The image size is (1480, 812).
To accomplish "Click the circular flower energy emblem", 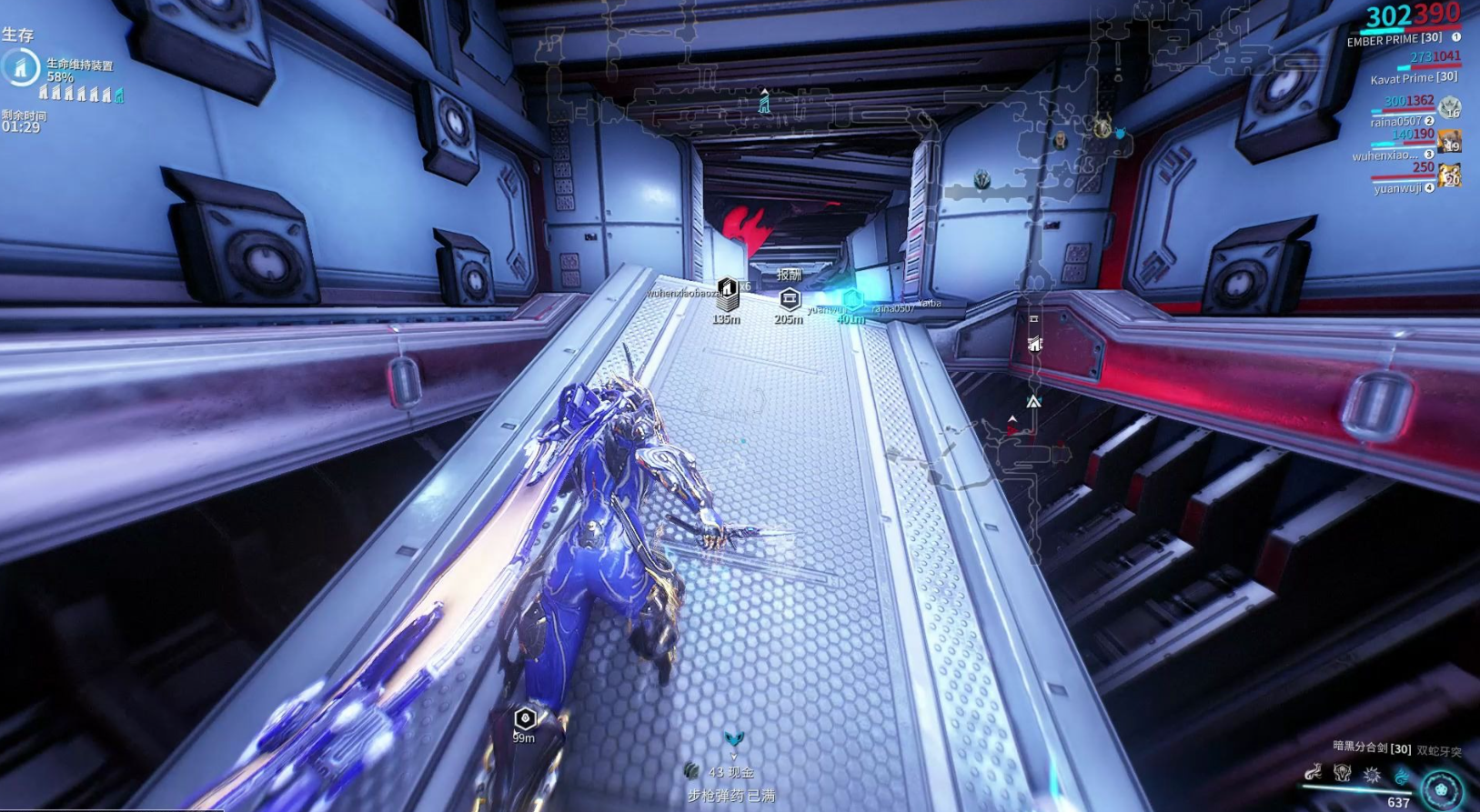I will 1442,788.
